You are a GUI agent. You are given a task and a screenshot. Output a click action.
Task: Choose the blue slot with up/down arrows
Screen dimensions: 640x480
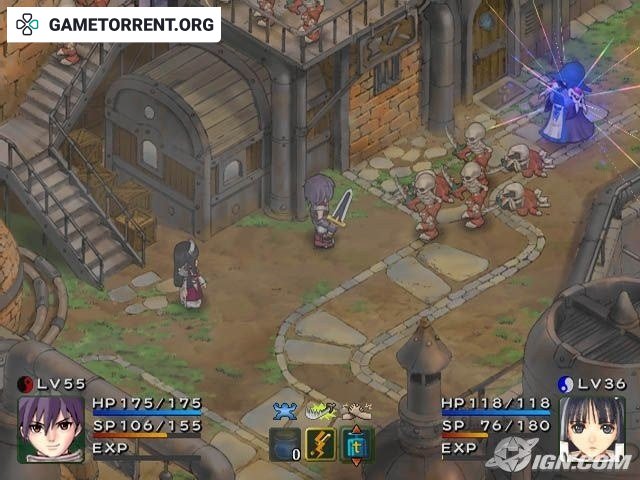355,444
